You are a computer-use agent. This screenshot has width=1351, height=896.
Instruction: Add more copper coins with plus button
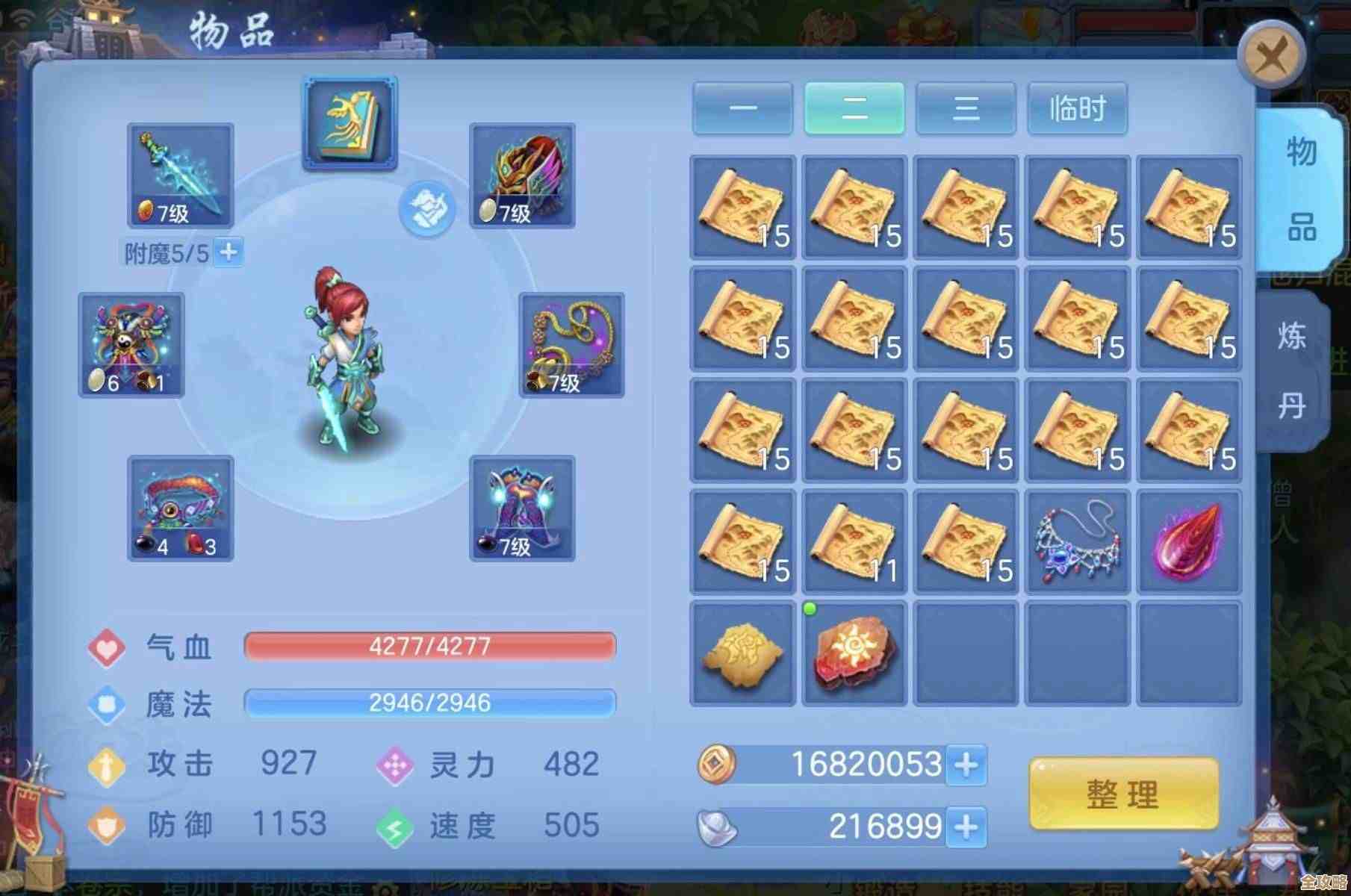pyautogui.click(x=966, y=765)
